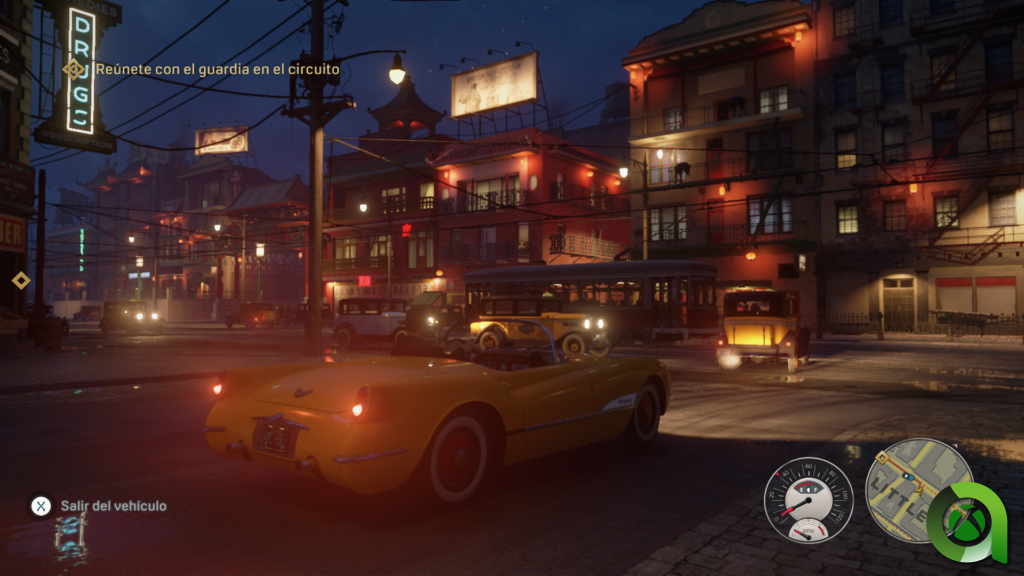The height and width of the screenshot is (576, 1024).
Task: Click the green Xbox logo overlay
Action: click(968, 521)
